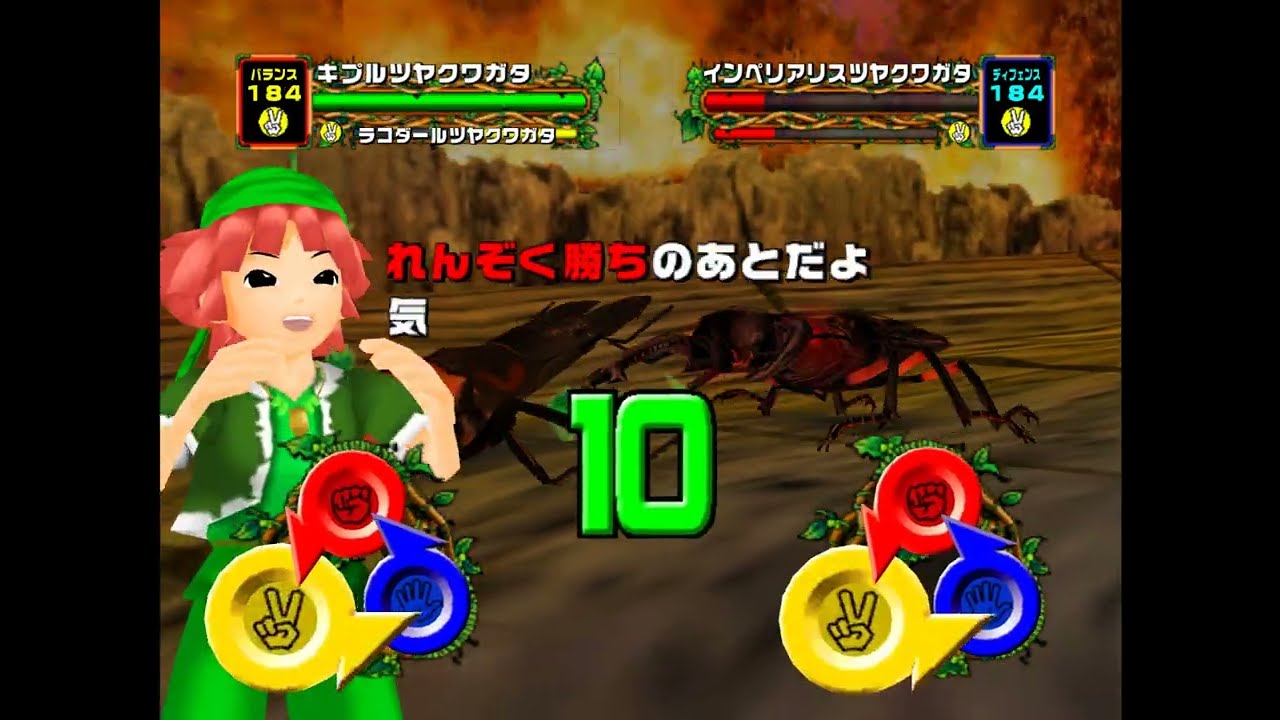Toggle the scissors marker beside the enemy health bar
Screen dimensions: 1280x720
[958, 134]
